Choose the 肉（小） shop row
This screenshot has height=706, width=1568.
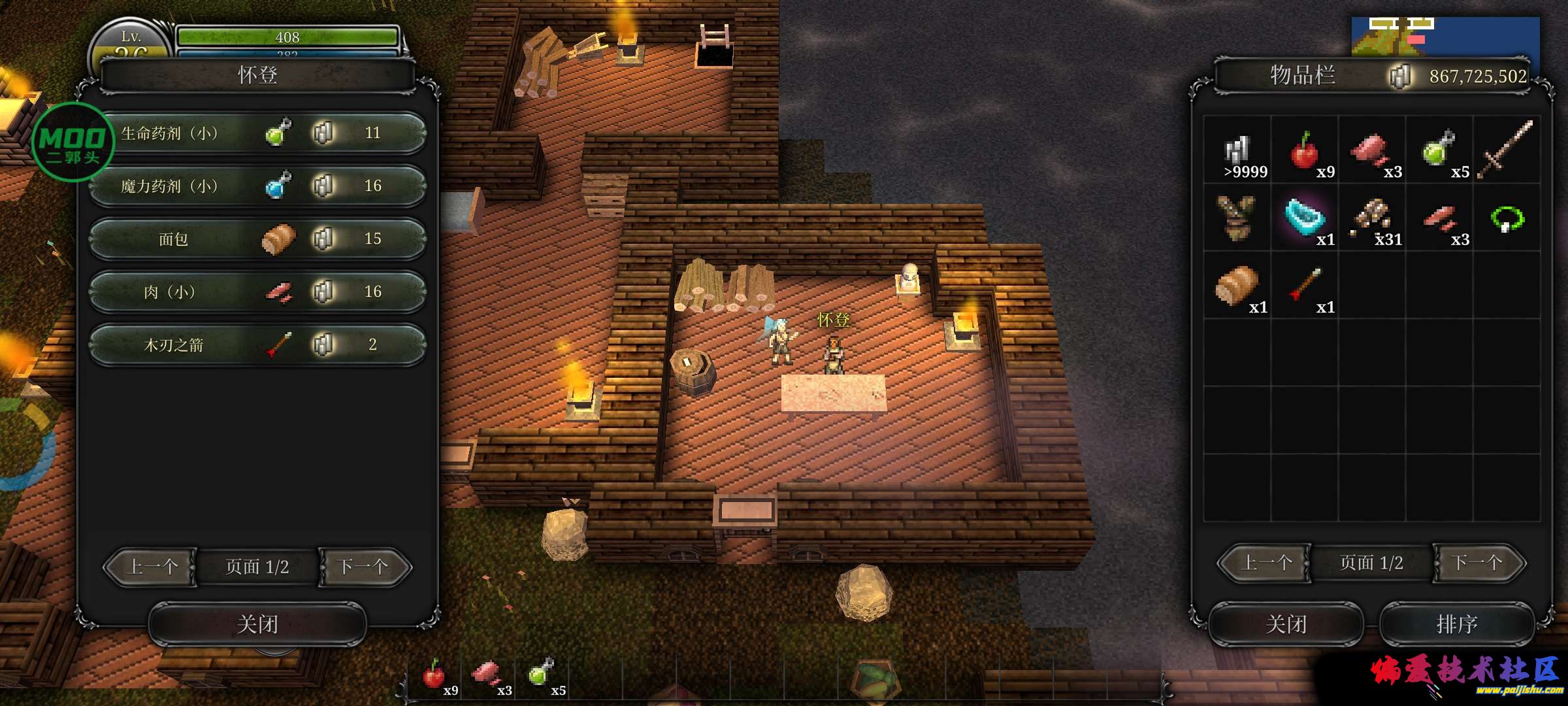(x=257, y=292)
